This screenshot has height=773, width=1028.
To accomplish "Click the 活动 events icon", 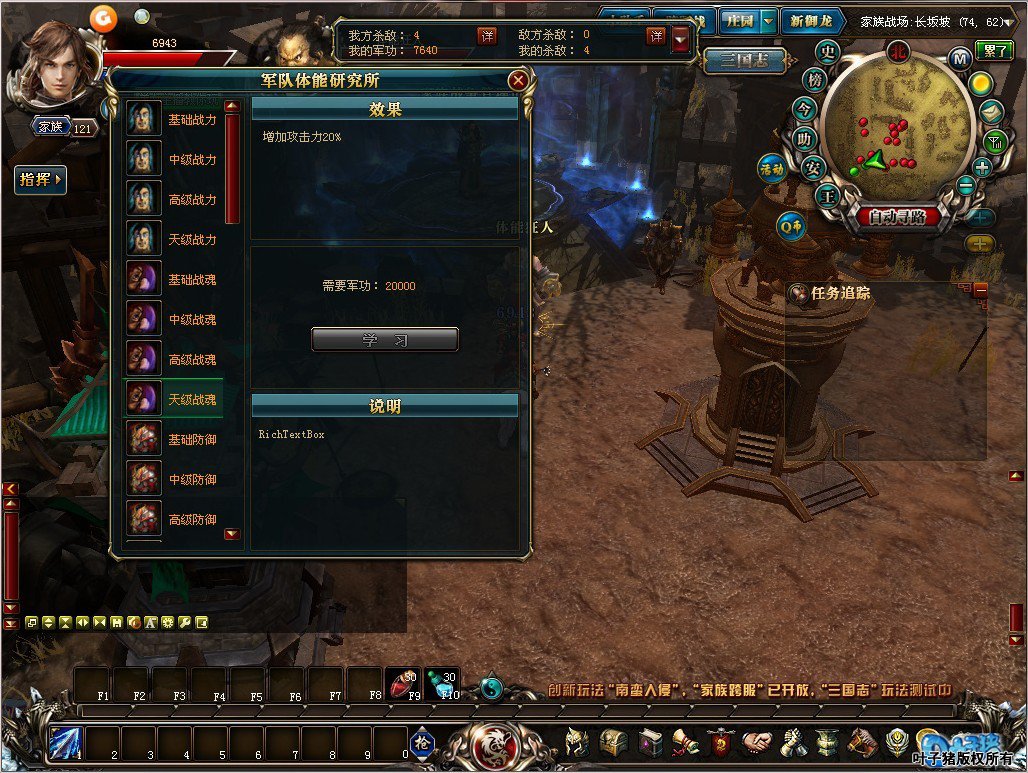I will [771, 169].
